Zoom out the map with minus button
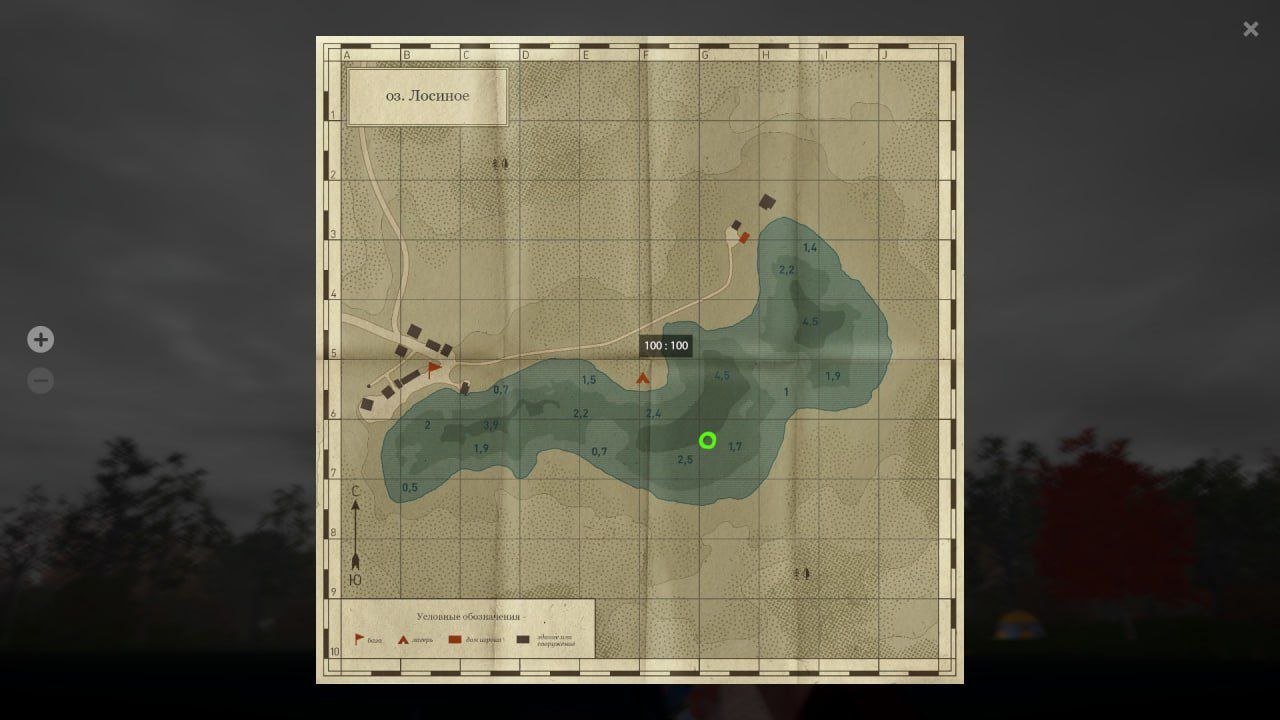 (x=40, y=381)
